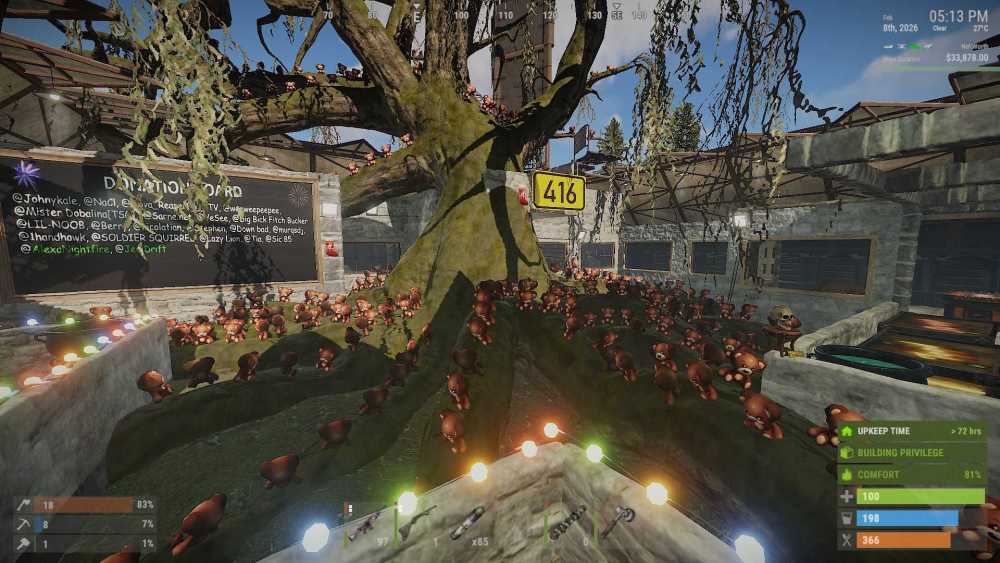Equip the axe in the hotbar
The image size is (1000, 563).
click(617, 522)
